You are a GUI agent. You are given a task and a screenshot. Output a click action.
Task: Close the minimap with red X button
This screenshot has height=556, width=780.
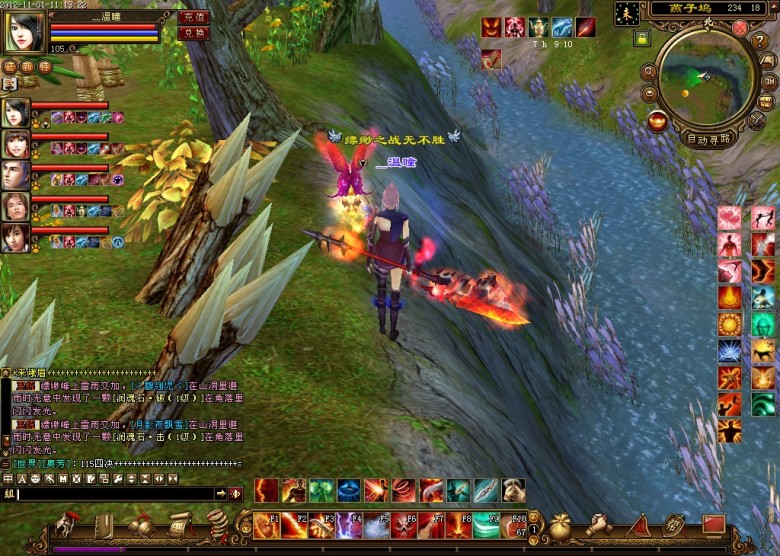[739, 28]
